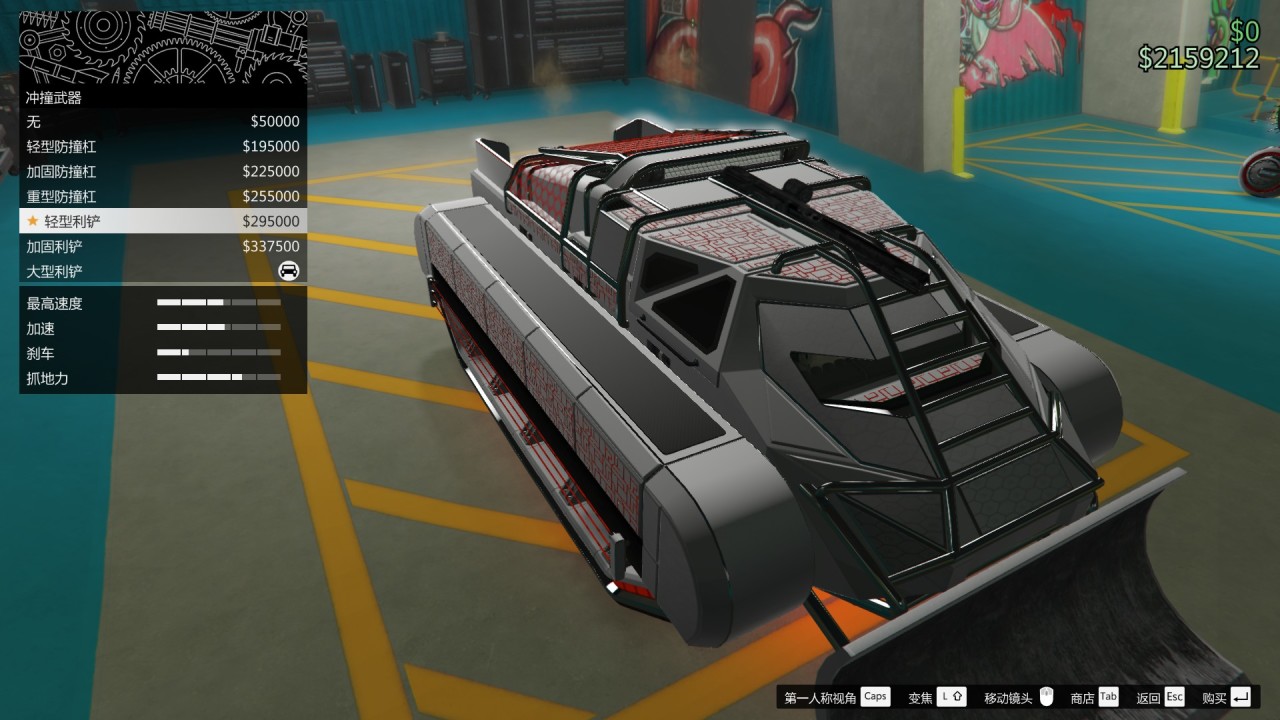Click the Caps key icon for 第一人称视角

click(874, 697)
